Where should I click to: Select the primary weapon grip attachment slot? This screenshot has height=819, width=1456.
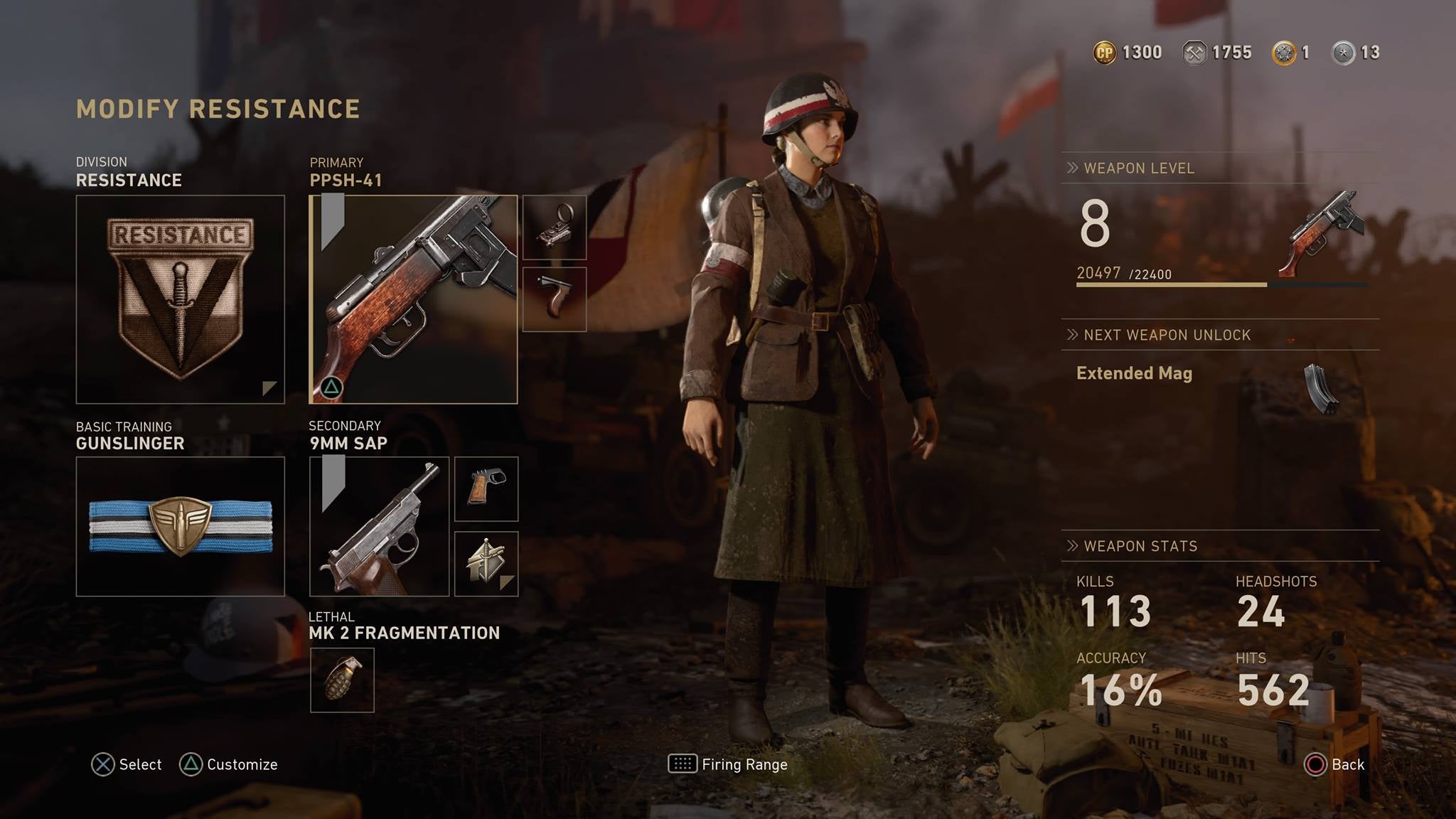click(555, 299)
